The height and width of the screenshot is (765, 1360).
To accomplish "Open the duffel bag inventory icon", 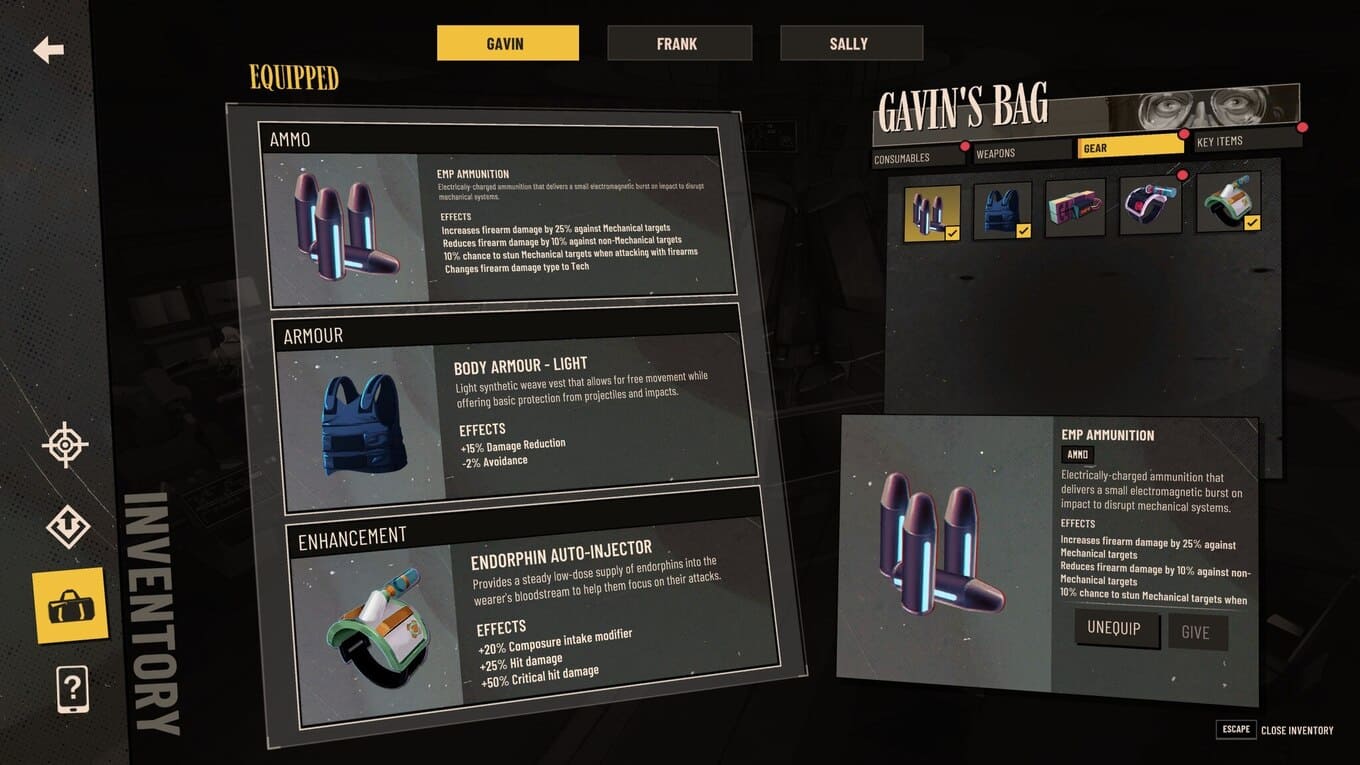I will 69,605.
